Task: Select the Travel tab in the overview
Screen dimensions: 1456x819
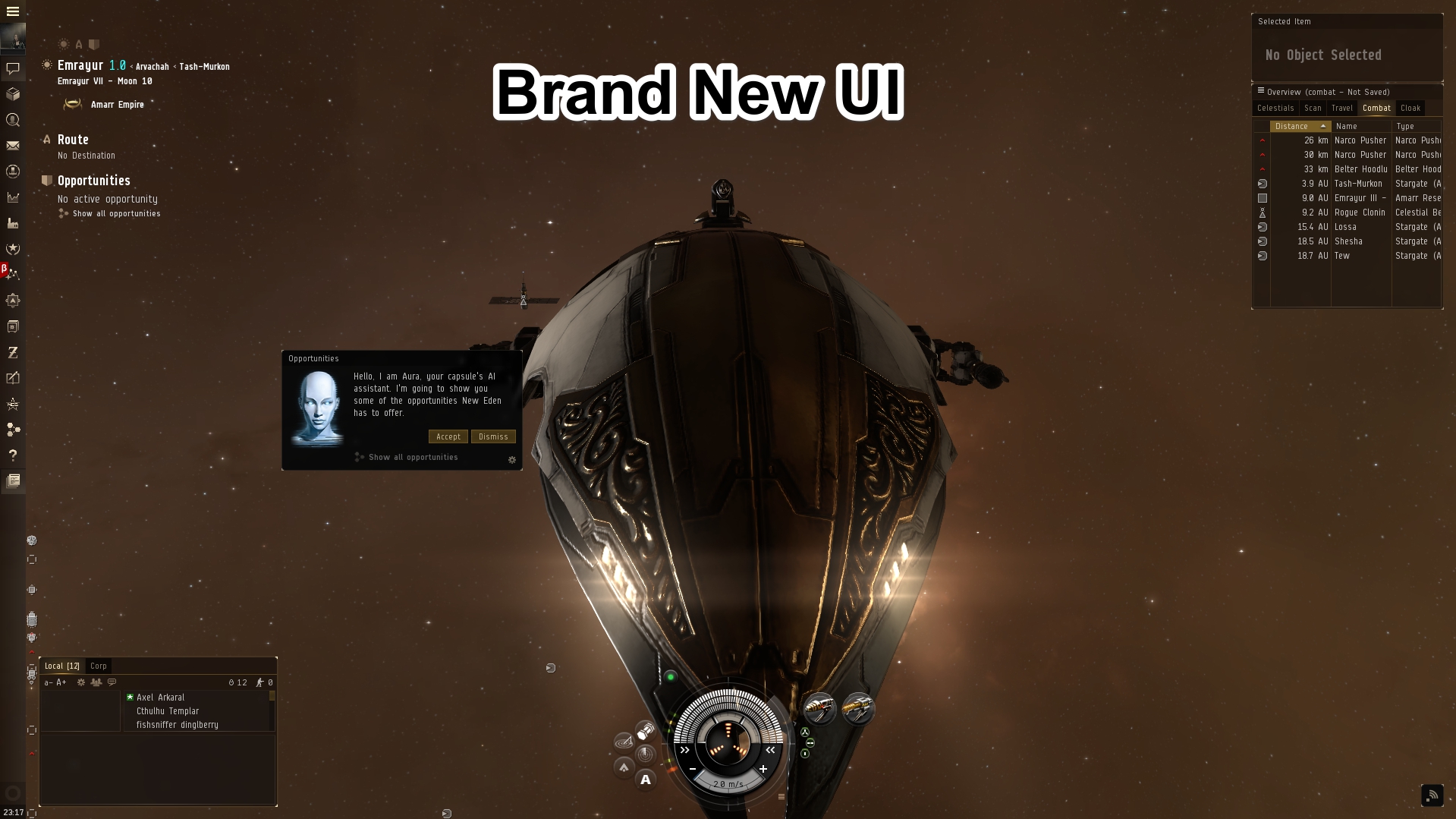Action: point(1342,108)
